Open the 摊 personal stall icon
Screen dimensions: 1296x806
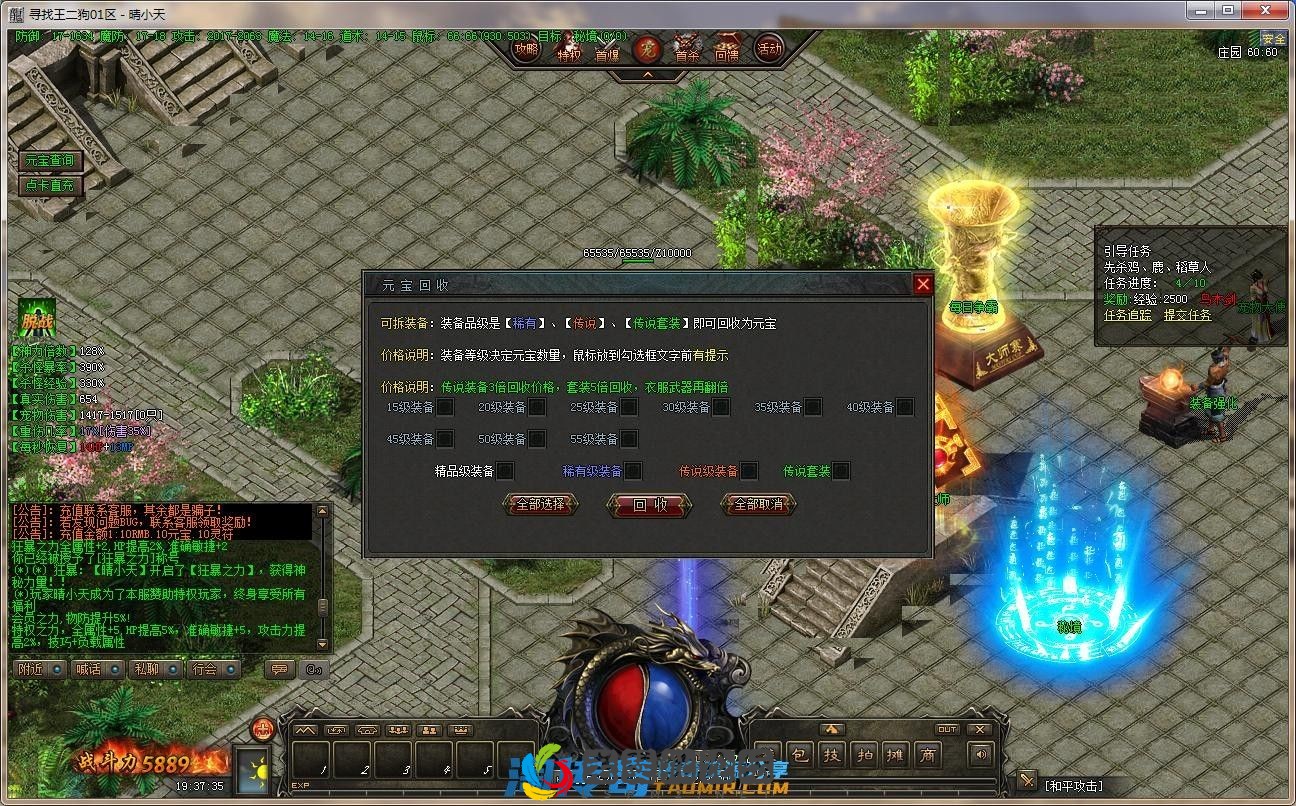[x=895, y=756]
